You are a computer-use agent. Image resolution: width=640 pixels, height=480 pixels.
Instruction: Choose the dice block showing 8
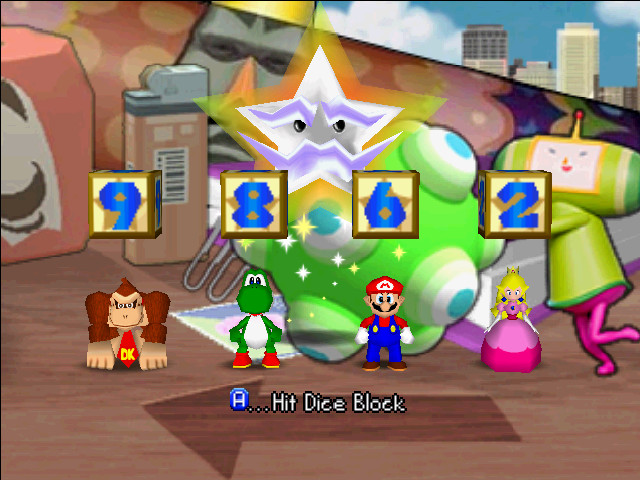click(x=254, y=203)
